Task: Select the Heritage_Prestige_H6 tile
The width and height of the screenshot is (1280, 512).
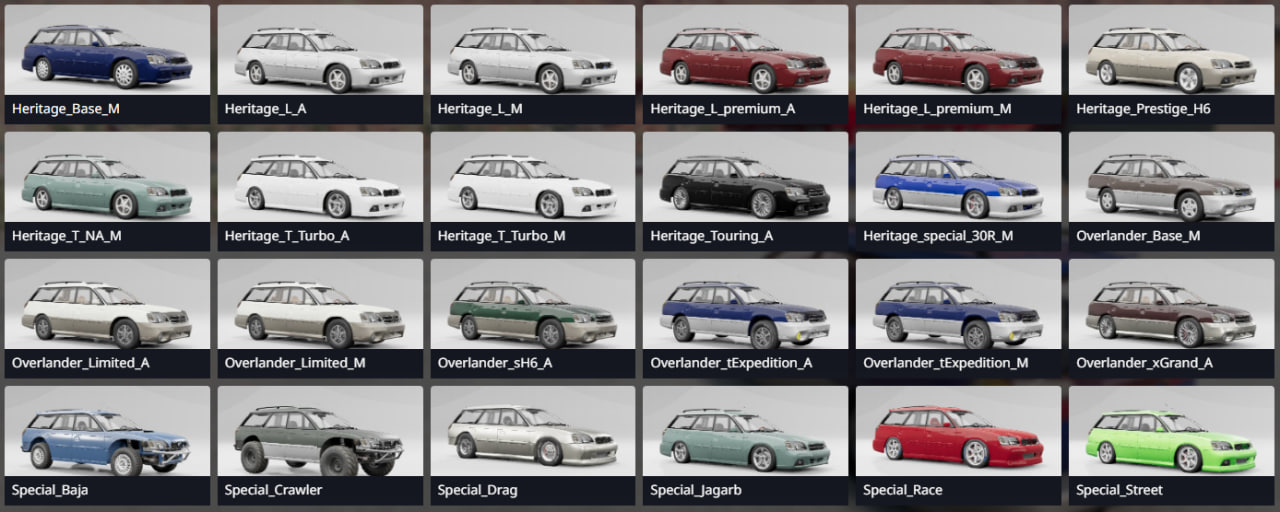Action: [1172, 60]
